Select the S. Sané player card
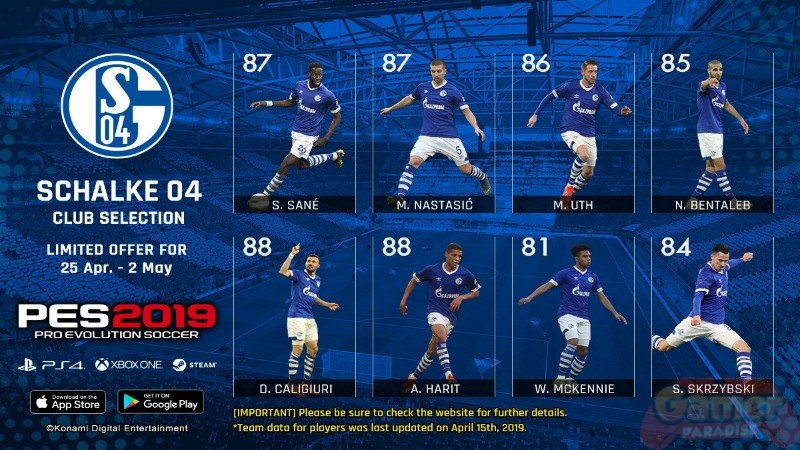 tap(297, 130)
